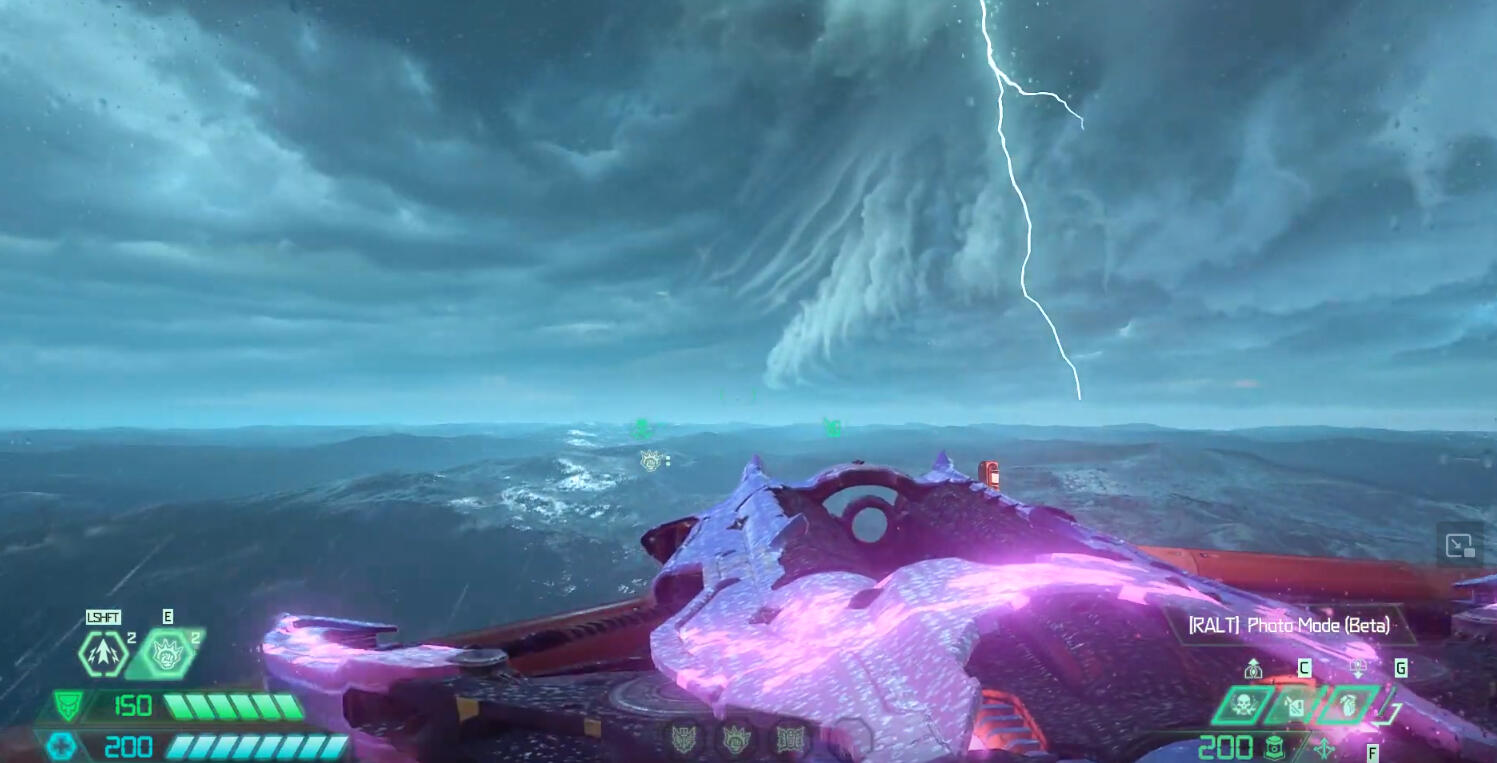Click the picture-in-picture overlay button
The image size is (1497, 763).
[1460, 546]
